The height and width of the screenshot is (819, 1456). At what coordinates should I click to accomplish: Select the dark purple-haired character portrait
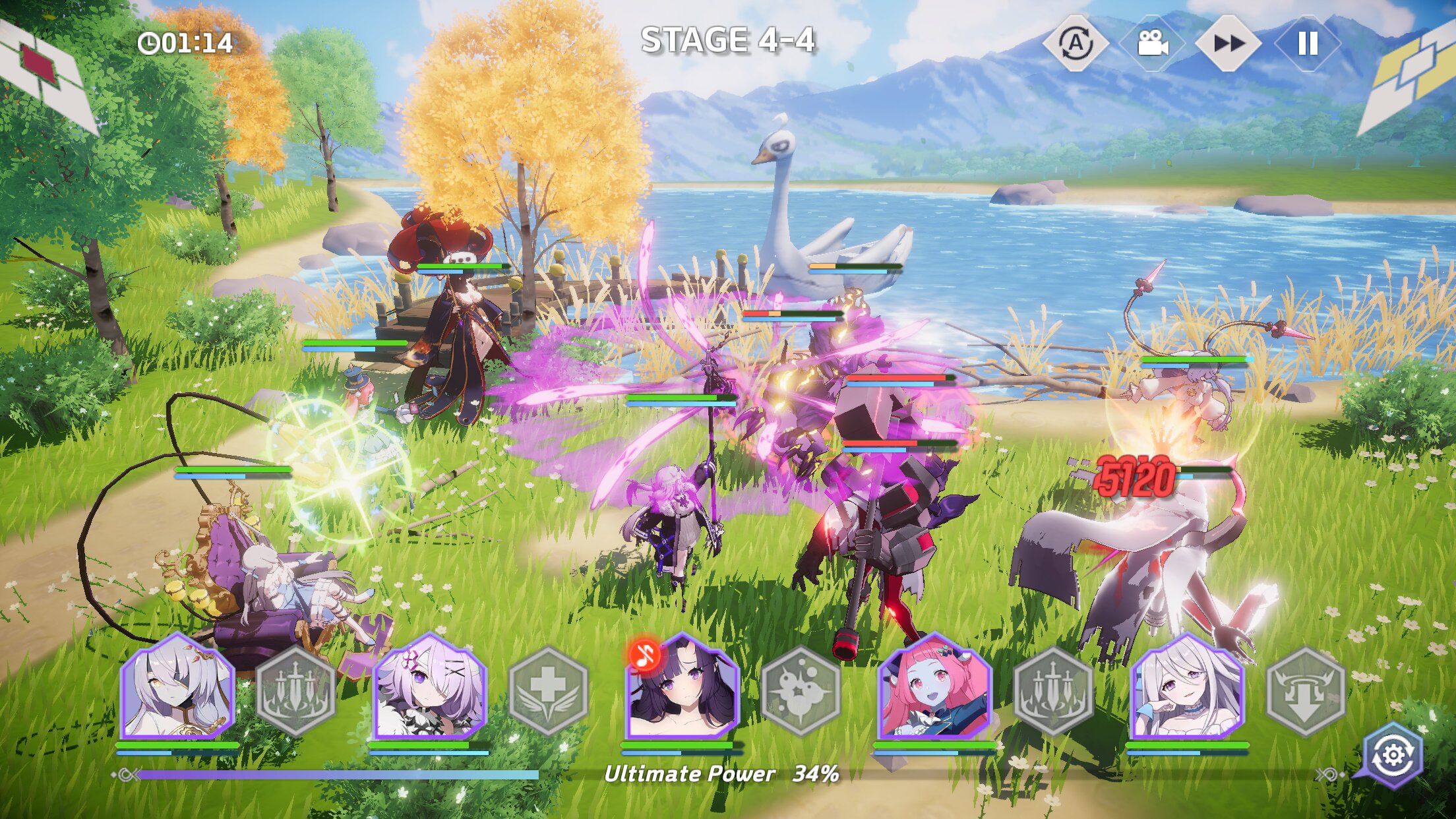click(x=682, y=687)
